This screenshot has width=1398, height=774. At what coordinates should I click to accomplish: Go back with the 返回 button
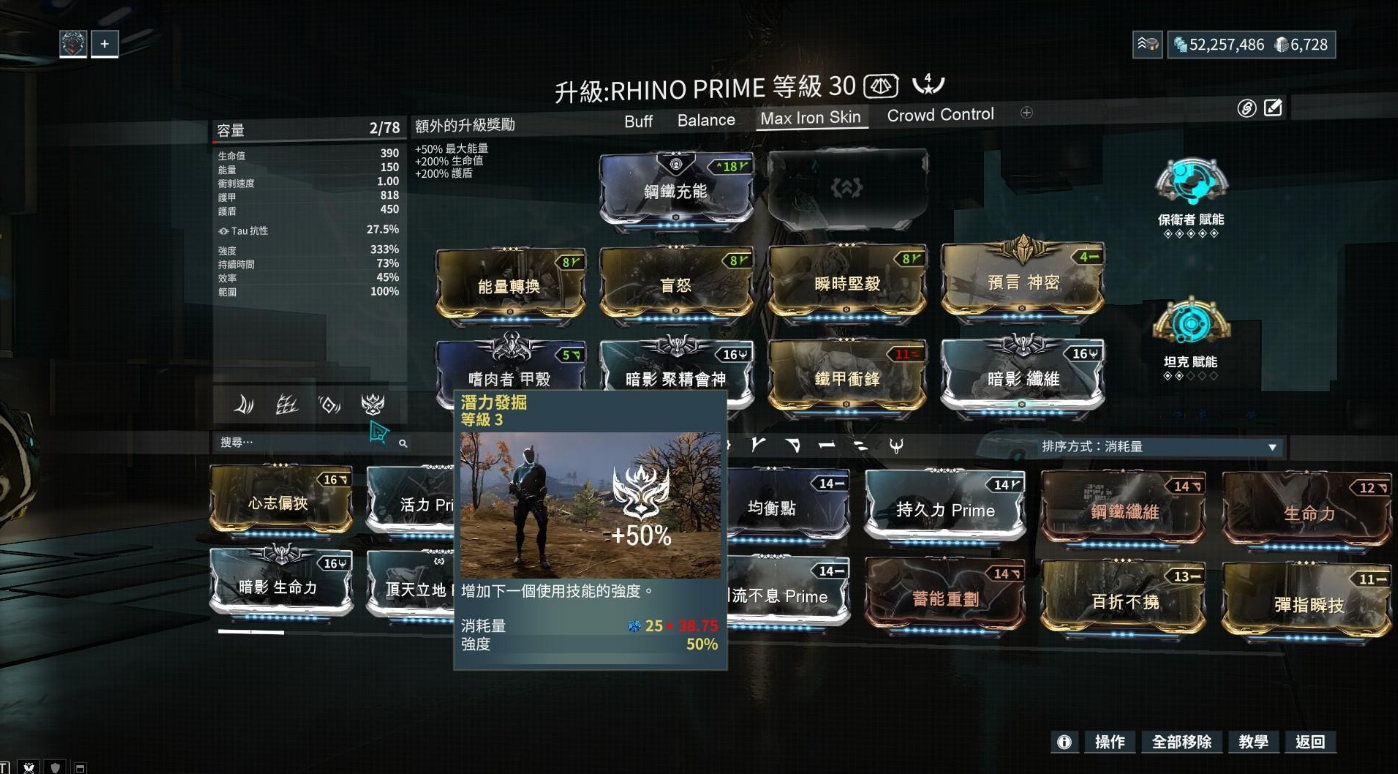(1310, 742)
